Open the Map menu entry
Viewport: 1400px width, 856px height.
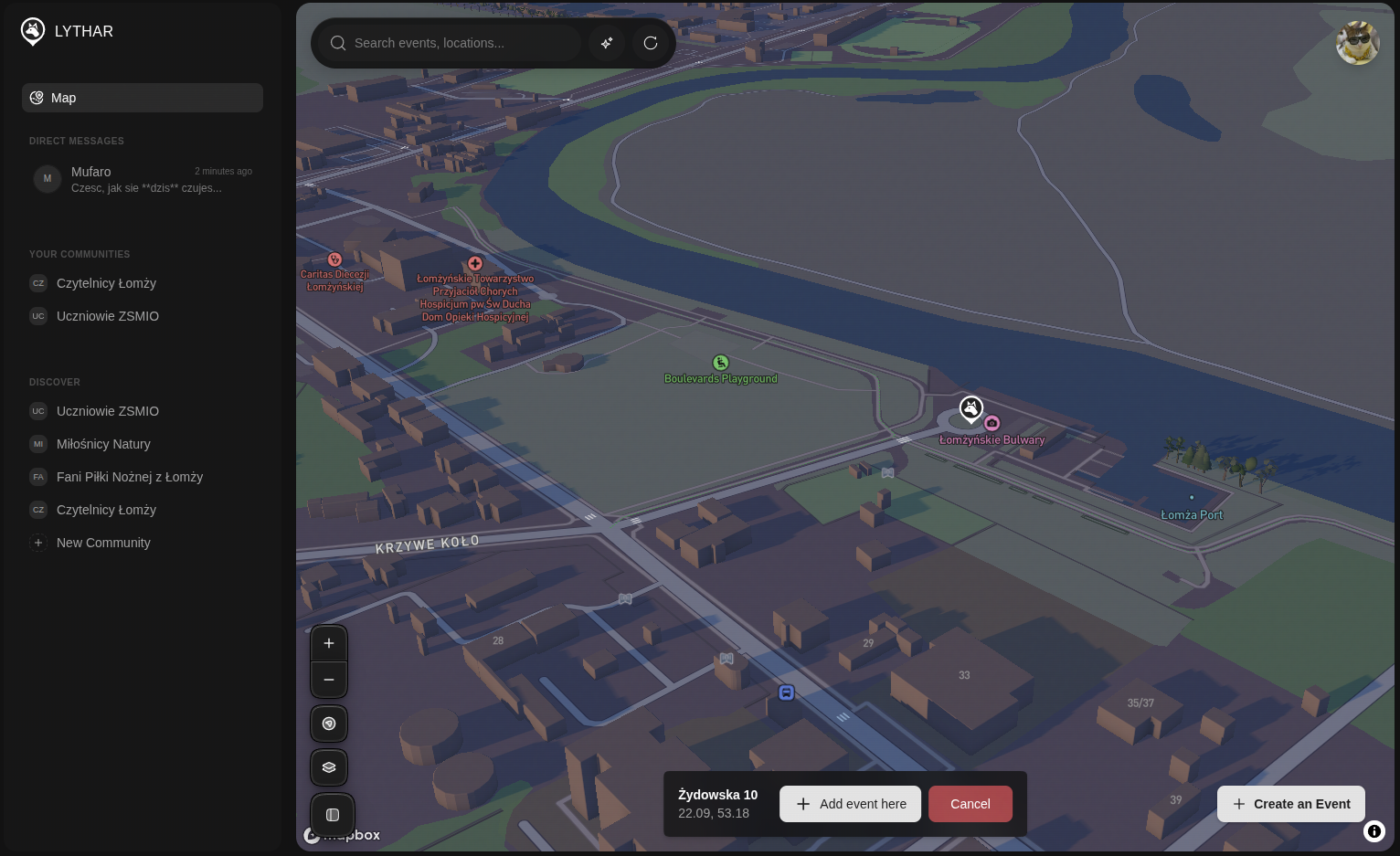[x=142, y=98]
